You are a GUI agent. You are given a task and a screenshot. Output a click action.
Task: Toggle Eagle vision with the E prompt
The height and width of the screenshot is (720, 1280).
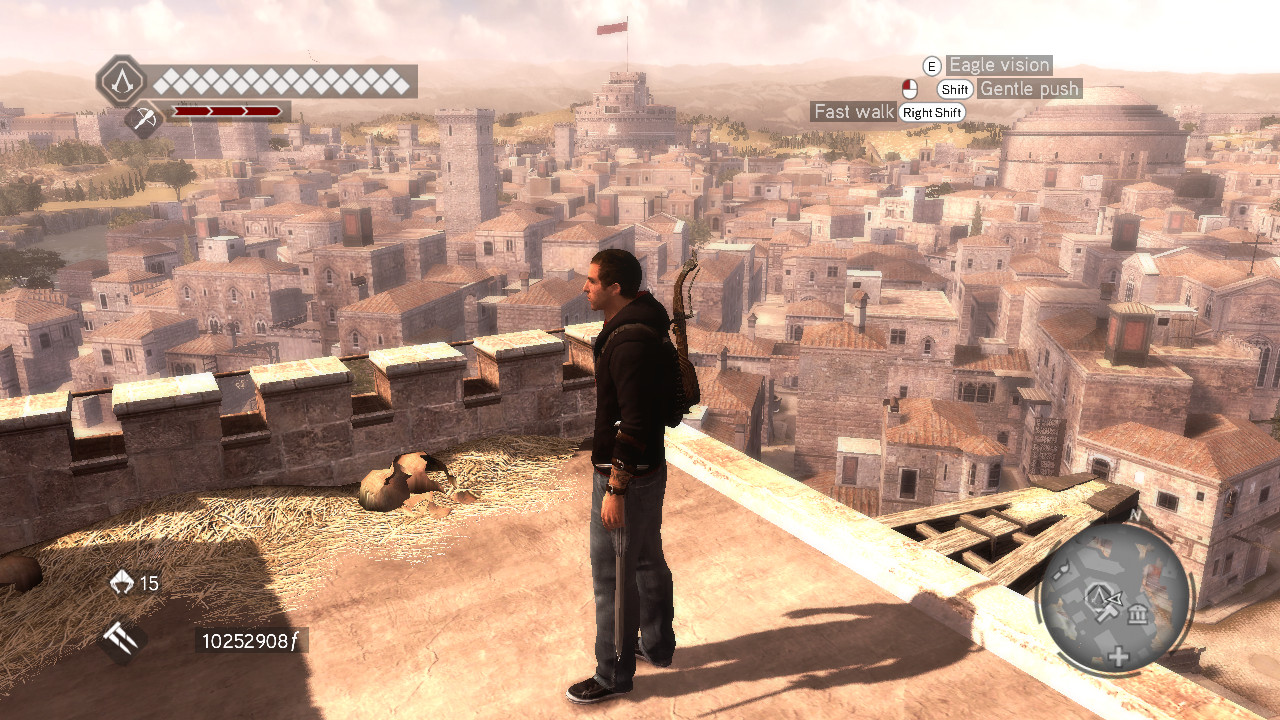point(932,65)
